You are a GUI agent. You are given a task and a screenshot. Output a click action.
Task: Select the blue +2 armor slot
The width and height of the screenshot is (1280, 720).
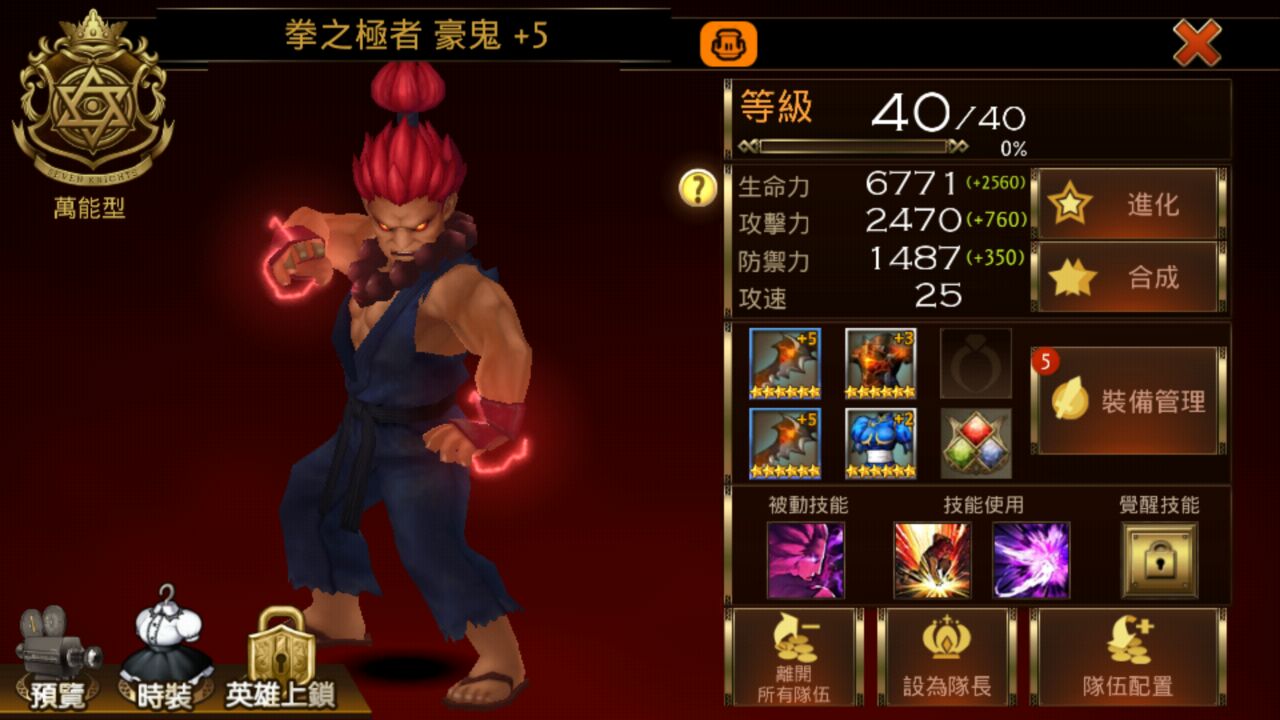(x=880, y=443)
